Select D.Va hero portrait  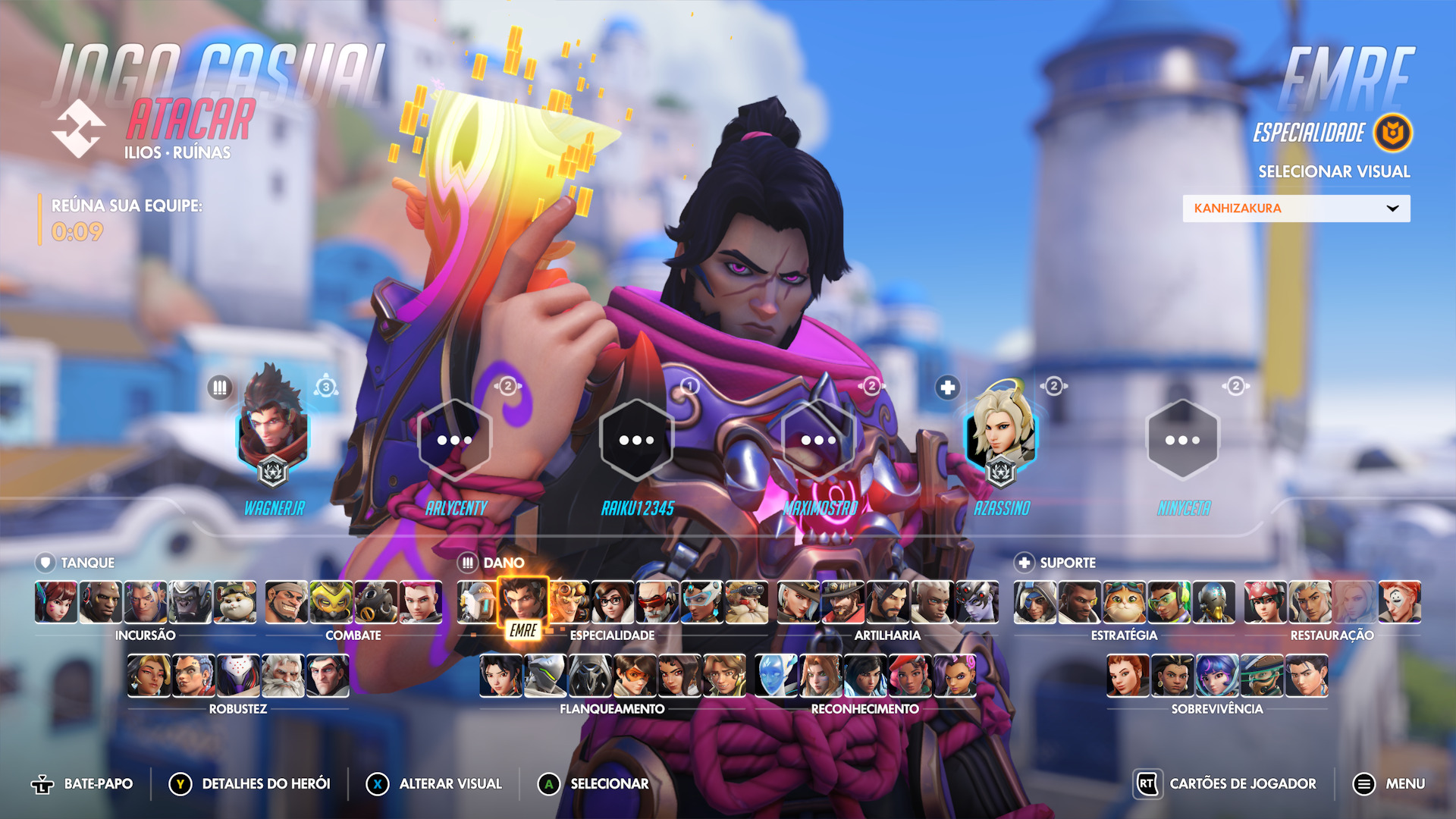(56, 602)
